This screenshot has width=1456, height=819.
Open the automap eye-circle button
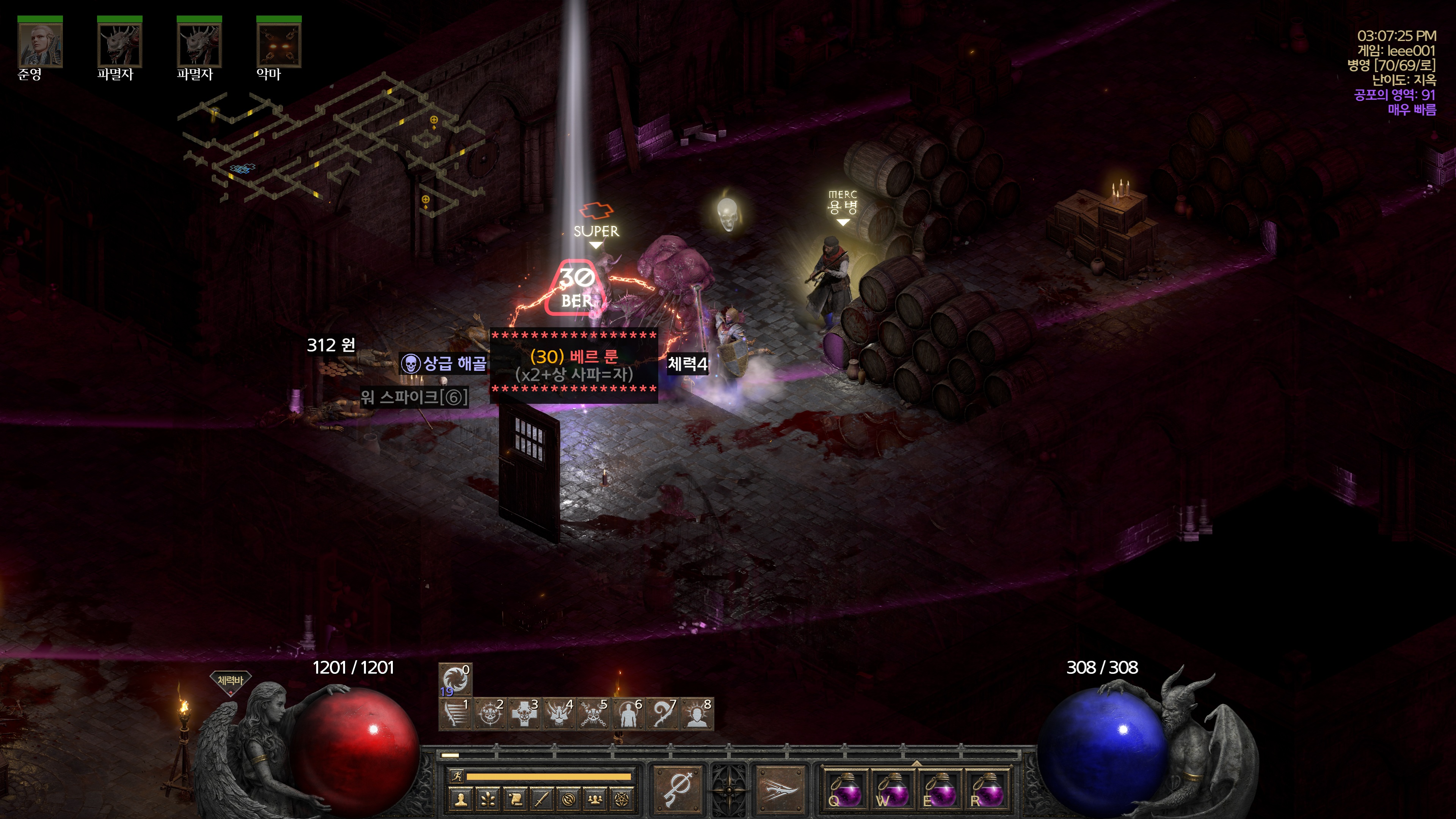coord(569,799)
